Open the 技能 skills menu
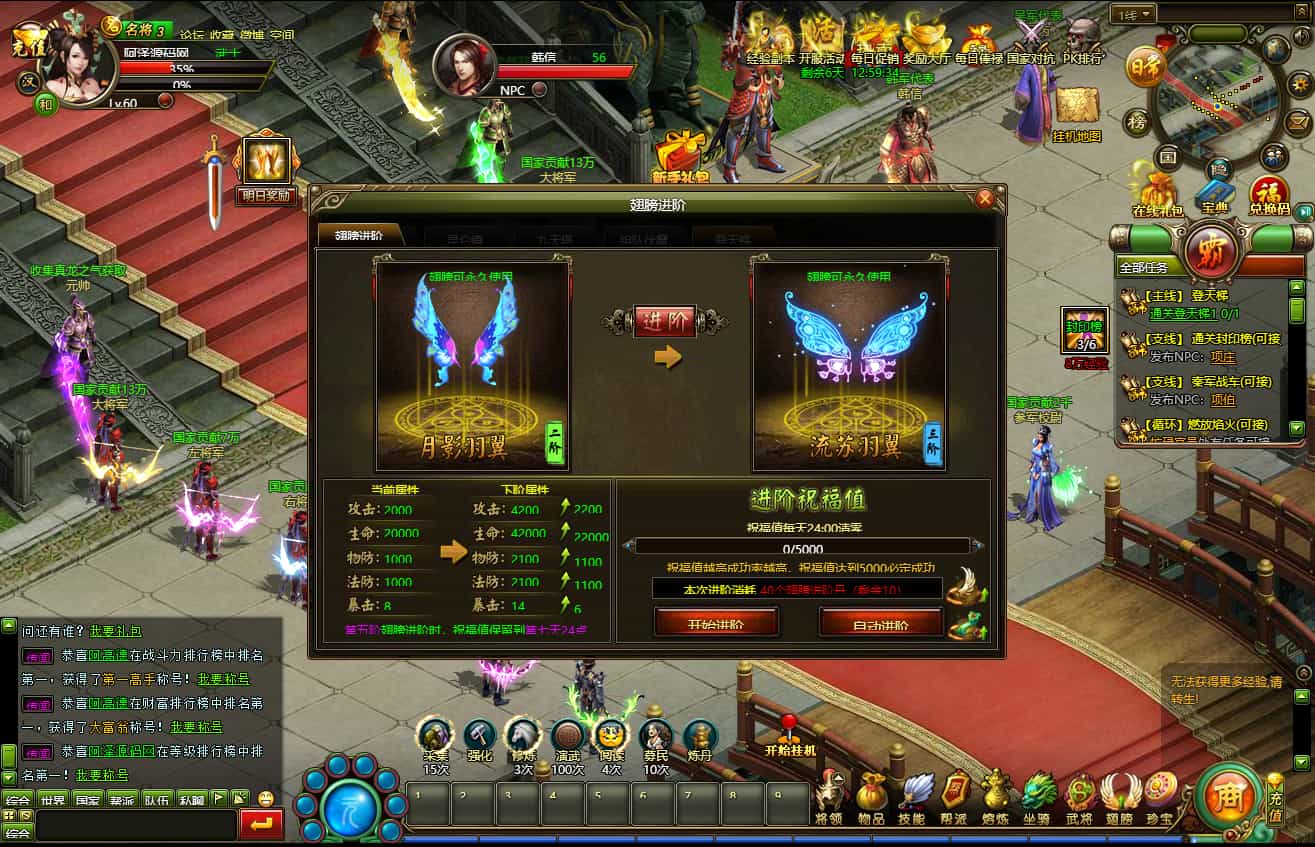The height and width of the screenshot is (847, 1315). 913,797
